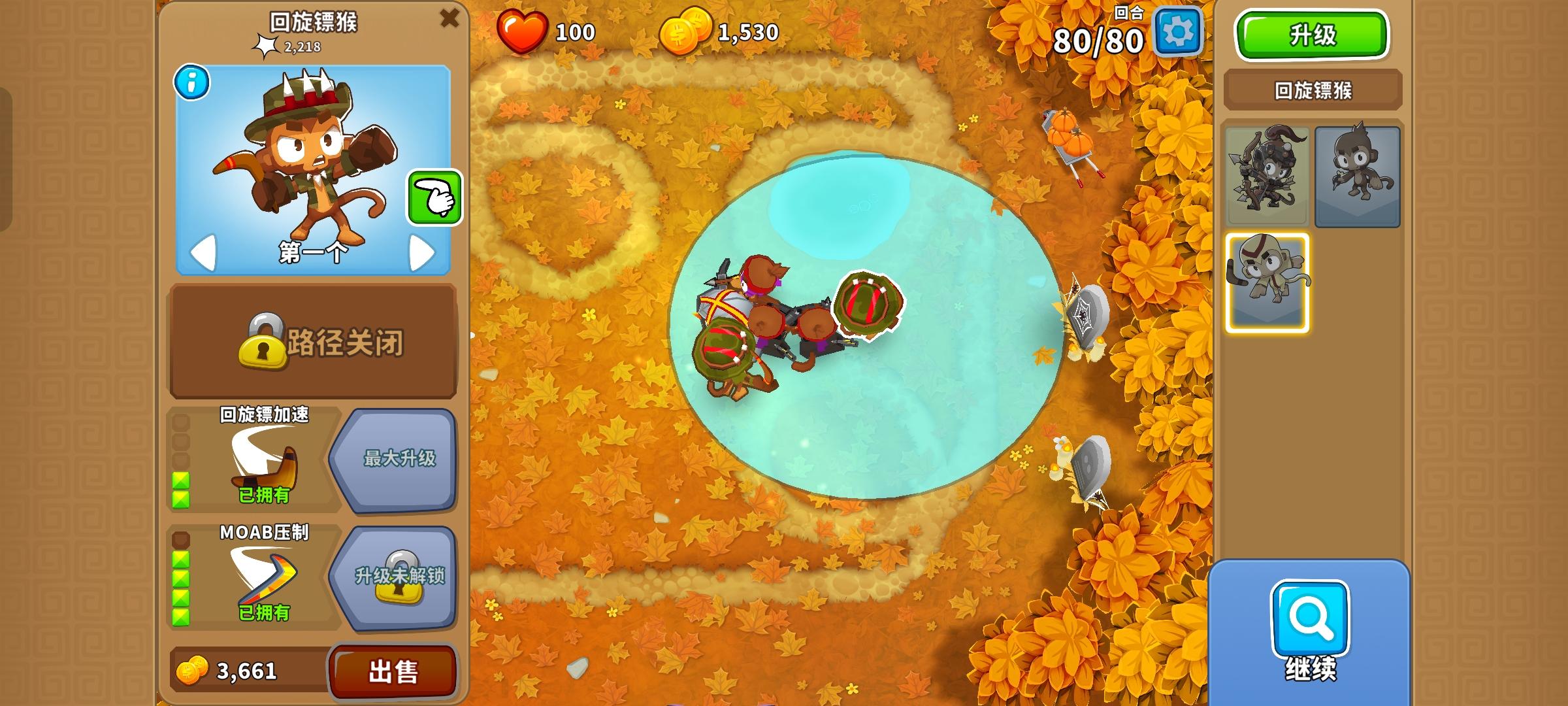Close the 回旋镖猴 info panel

[x=450, y=19]
